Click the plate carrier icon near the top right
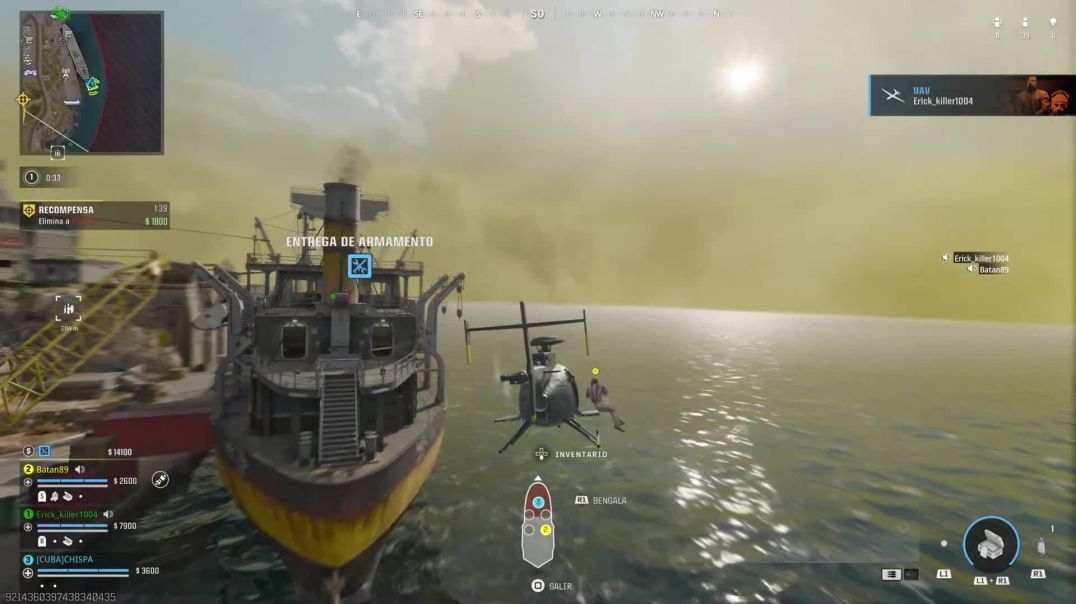This screenshot has height=604, width=1076. click(x=997, y=22)
